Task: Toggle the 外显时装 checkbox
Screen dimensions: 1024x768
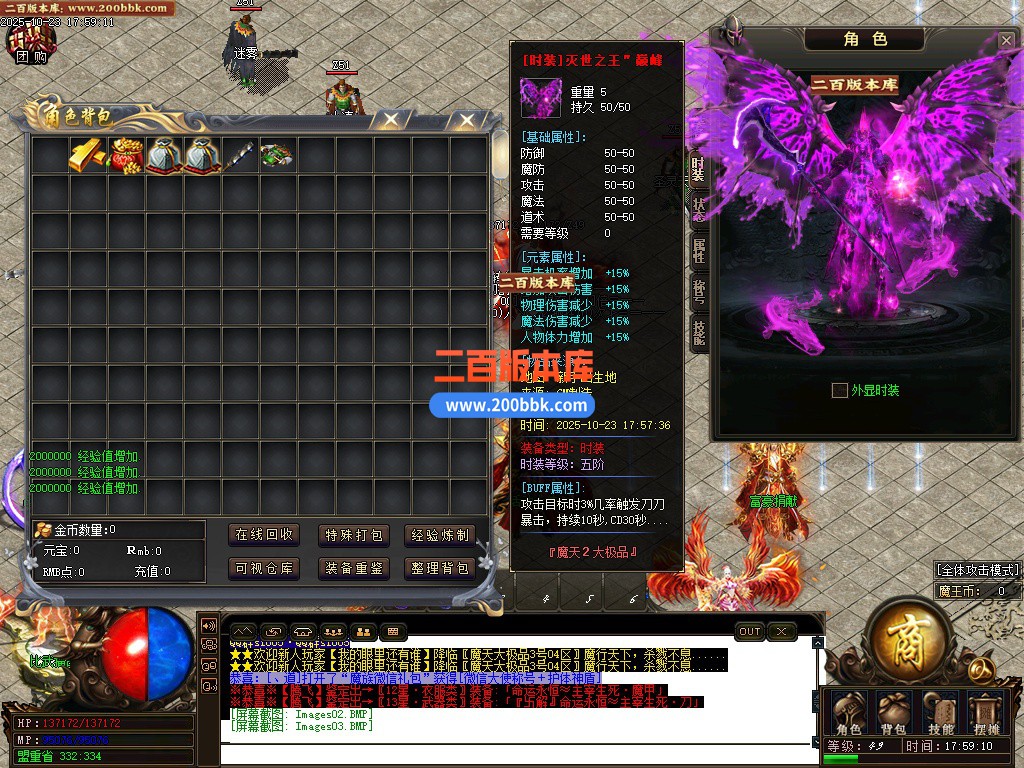Action: coord(840,390)
